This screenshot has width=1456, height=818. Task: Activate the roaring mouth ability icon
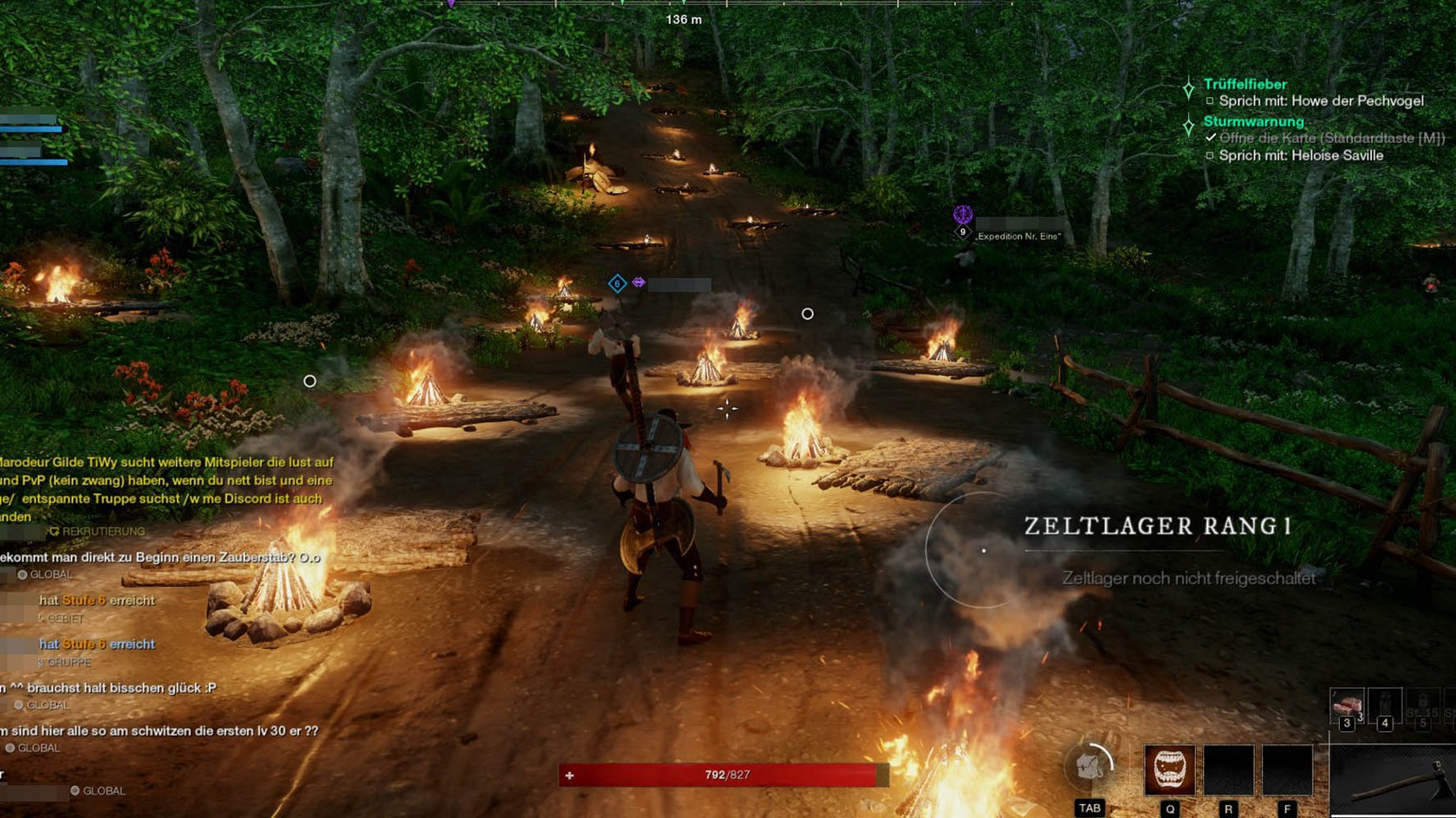[x=1169, y=769]
